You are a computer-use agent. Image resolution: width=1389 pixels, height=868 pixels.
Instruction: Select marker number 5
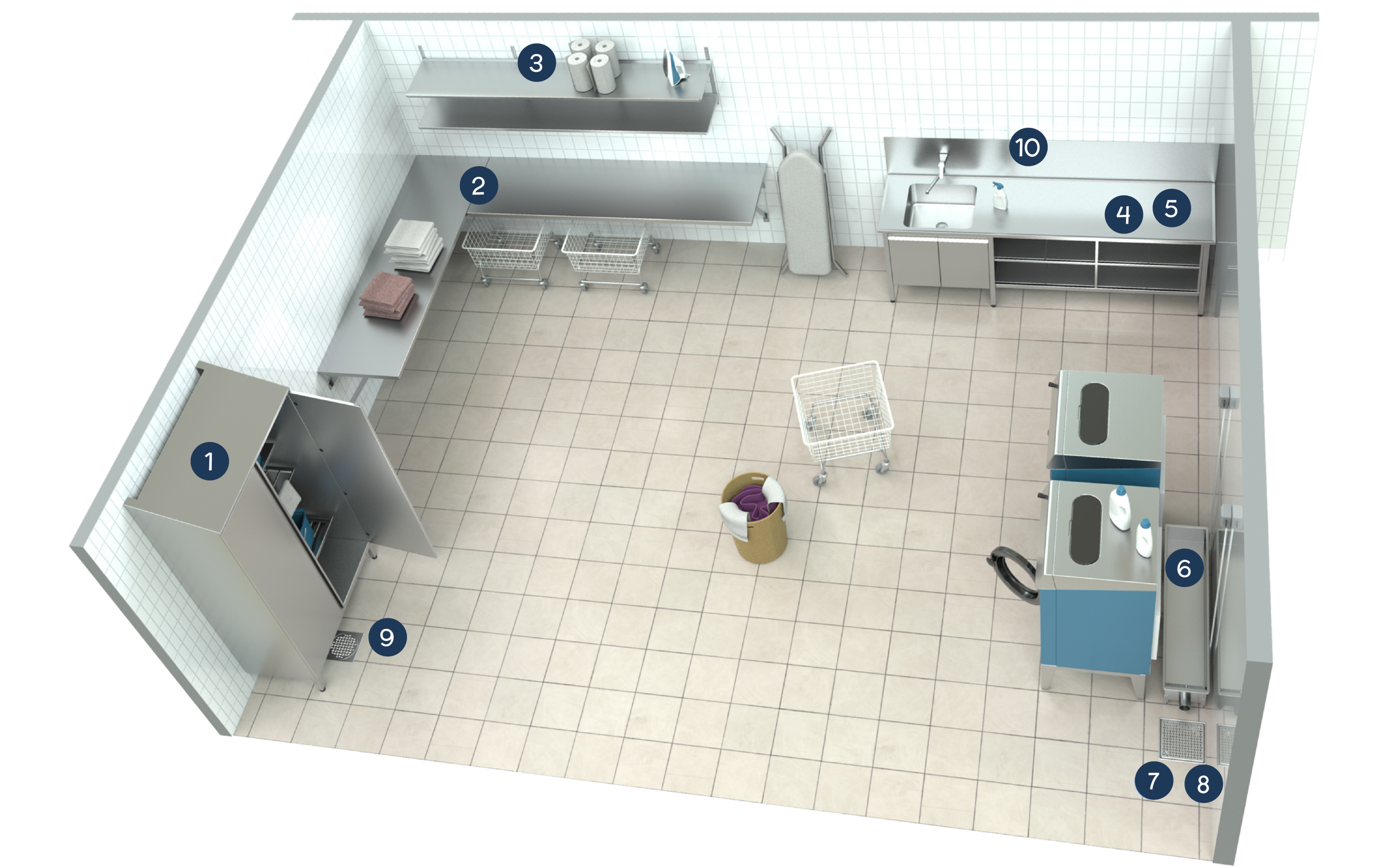point(1171,208)
